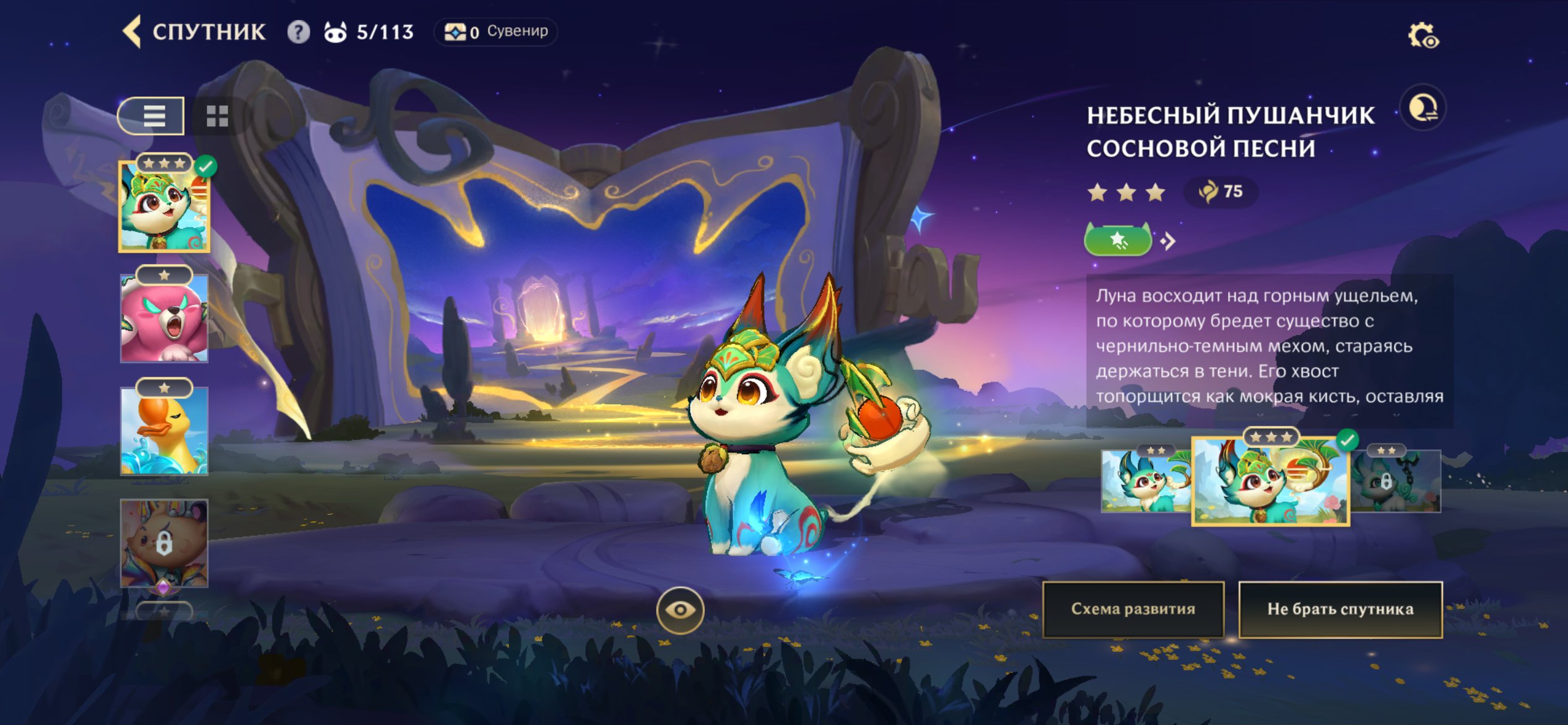This screenshot has width=1568, height=725.
Task: Select the three-star teal fox companion
Action: click(164, 206)
